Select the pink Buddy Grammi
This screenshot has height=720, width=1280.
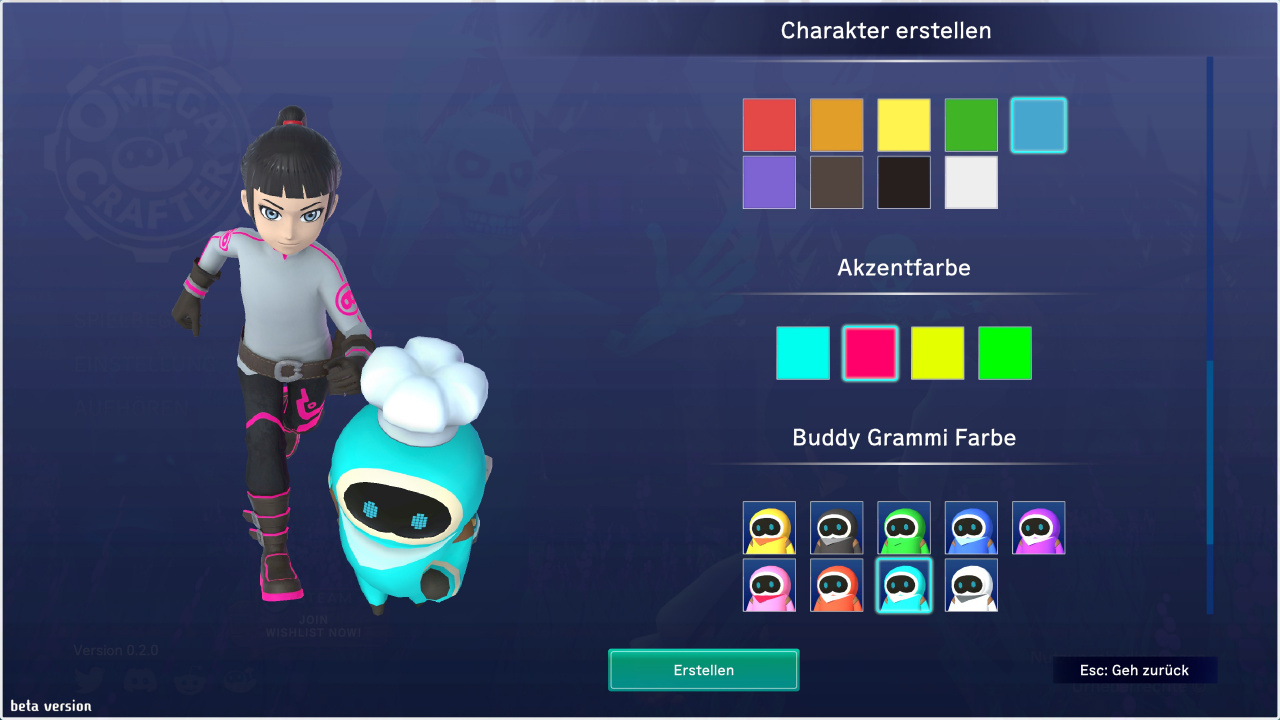(769, 585)
